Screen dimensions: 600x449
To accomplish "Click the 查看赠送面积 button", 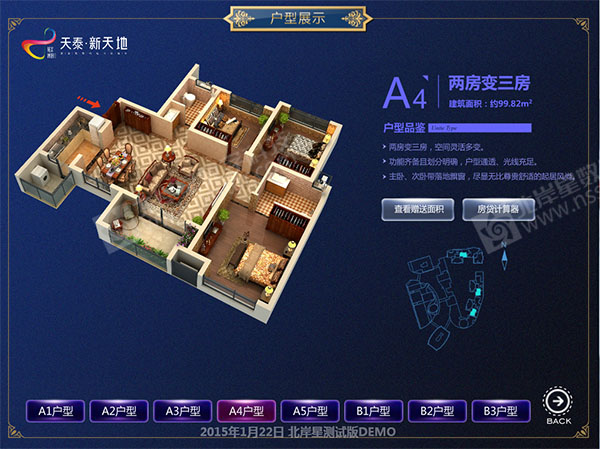I will [419, 209].
